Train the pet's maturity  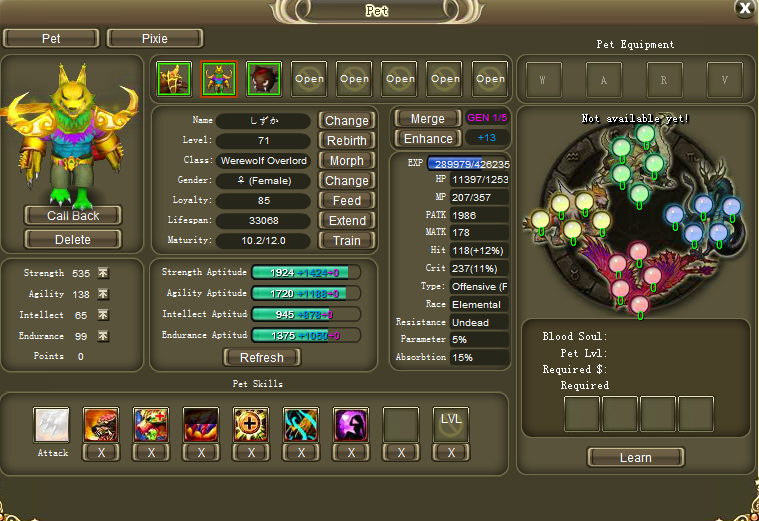pyautogui.click(x=347, y=241)
